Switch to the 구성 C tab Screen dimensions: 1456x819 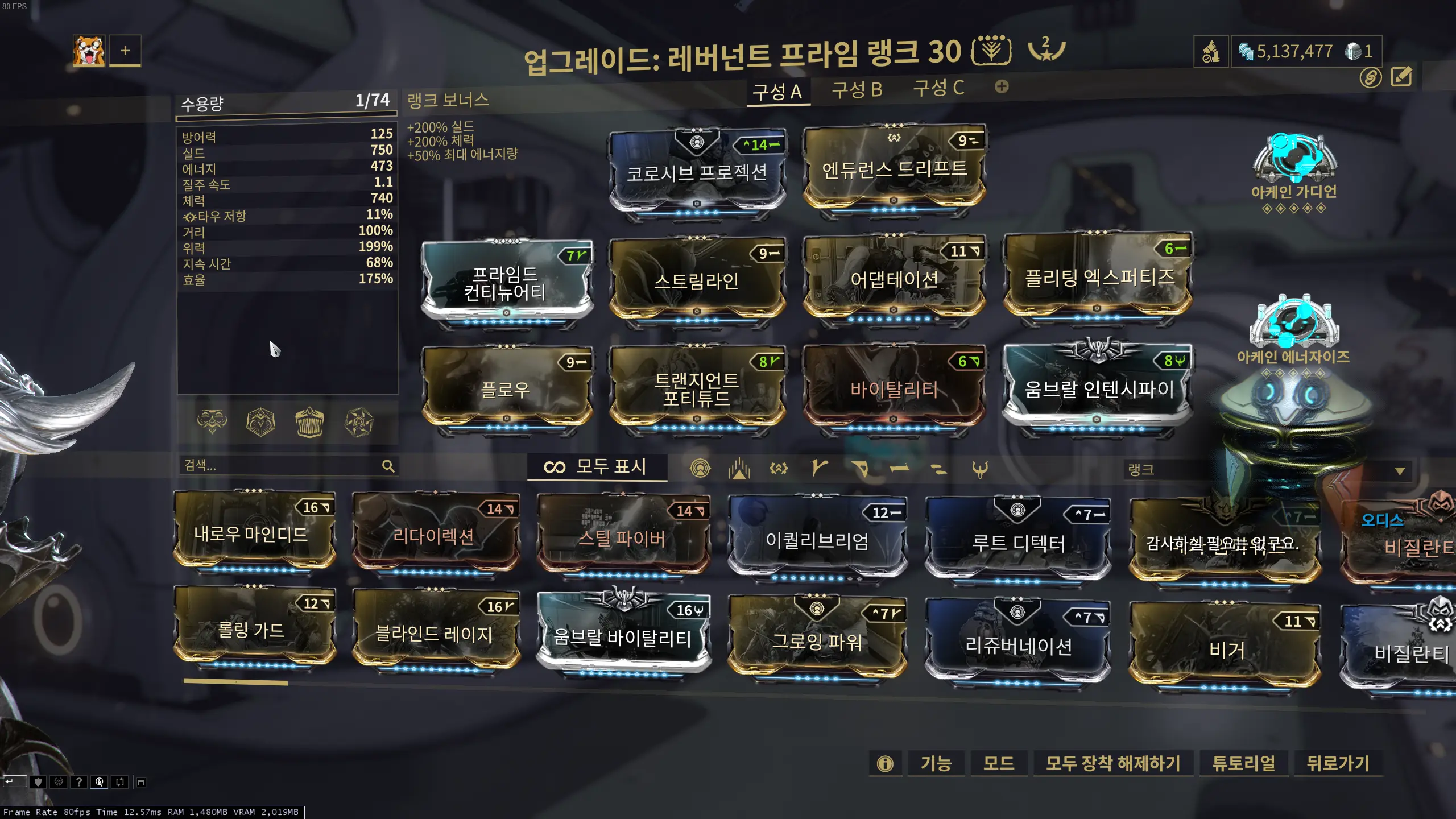938,89
